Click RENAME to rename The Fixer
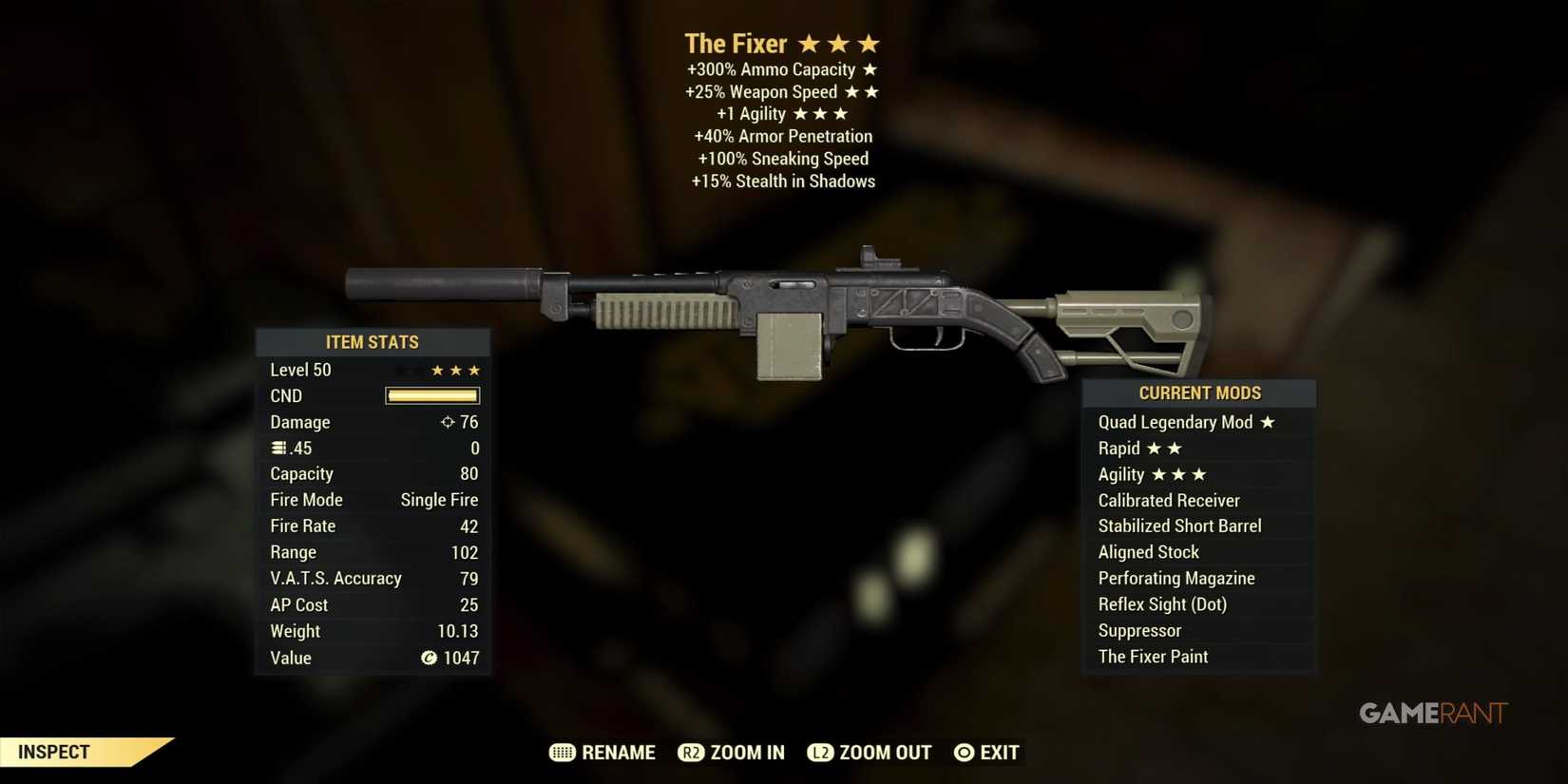The width and height of the screenshot is (1568, 784). click(618, 752)
